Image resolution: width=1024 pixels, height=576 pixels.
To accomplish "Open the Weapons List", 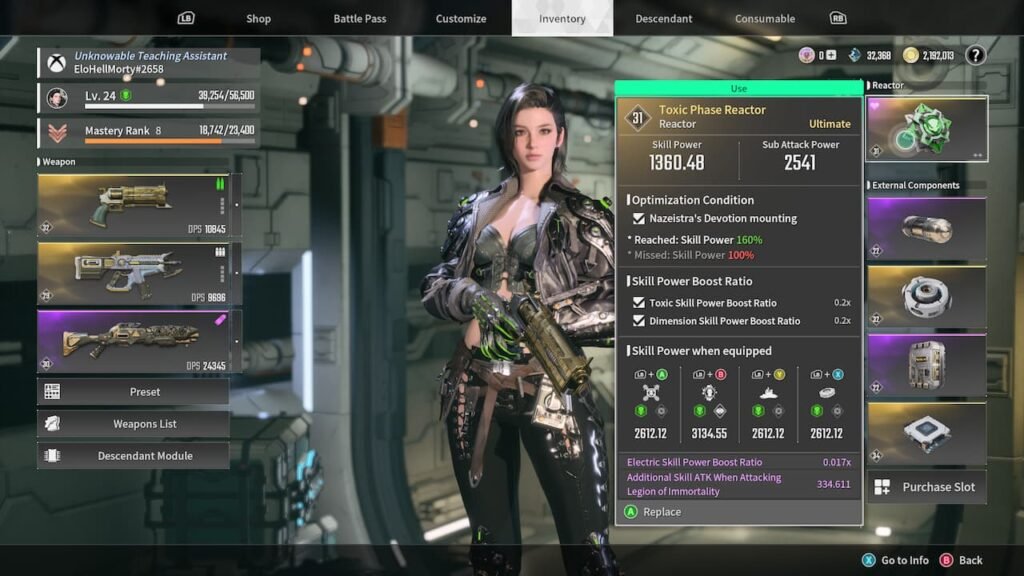I will [x=133, y=423].
